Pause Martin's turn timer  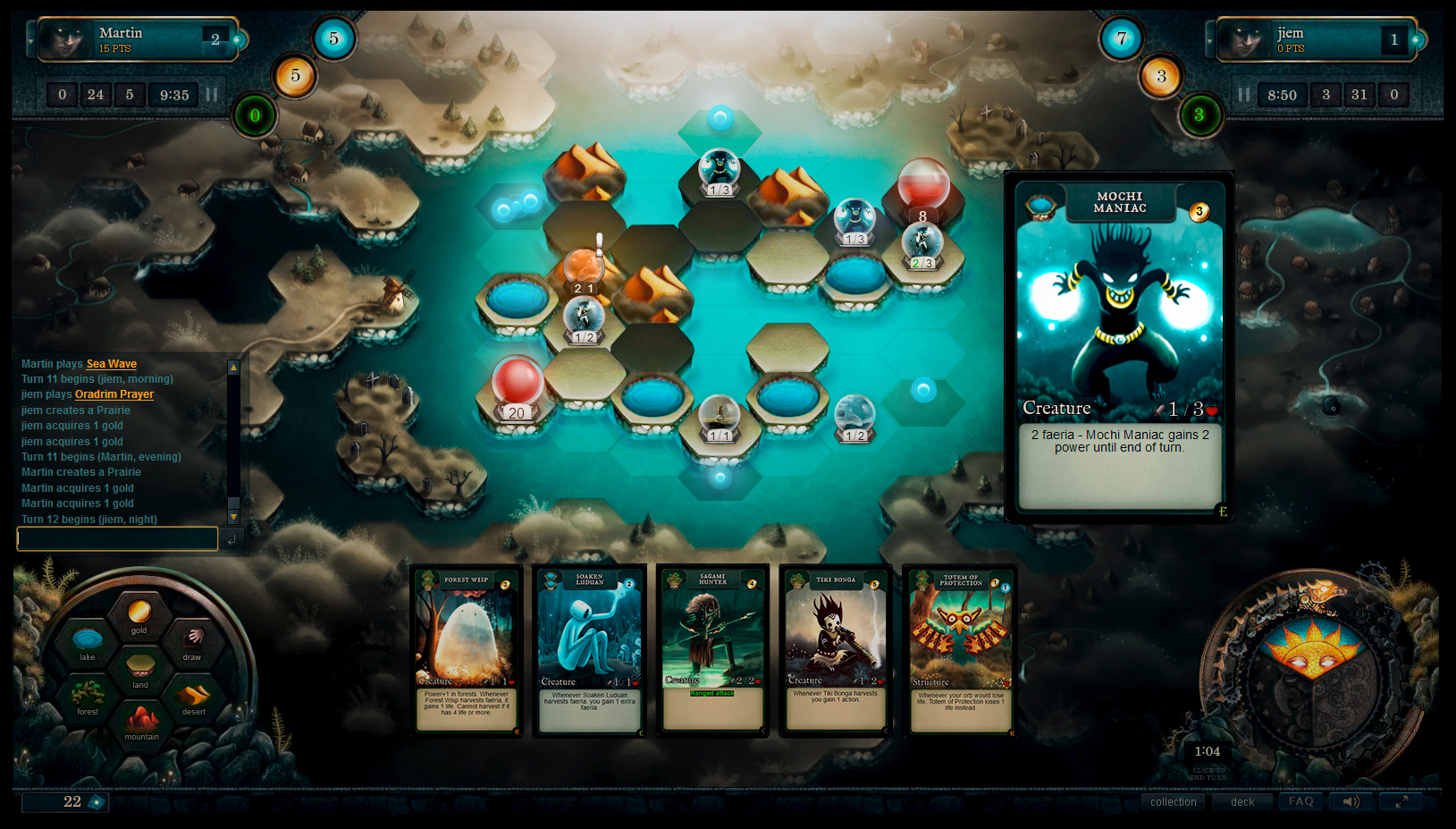click(x=211, y=94)
